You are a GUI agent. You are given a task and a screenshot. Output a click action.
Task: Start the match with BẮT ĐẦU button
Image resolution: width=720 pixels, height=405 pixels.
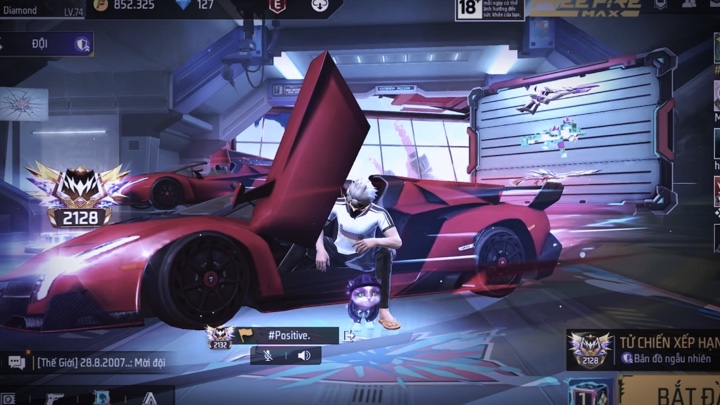click(x=670, y=390)
